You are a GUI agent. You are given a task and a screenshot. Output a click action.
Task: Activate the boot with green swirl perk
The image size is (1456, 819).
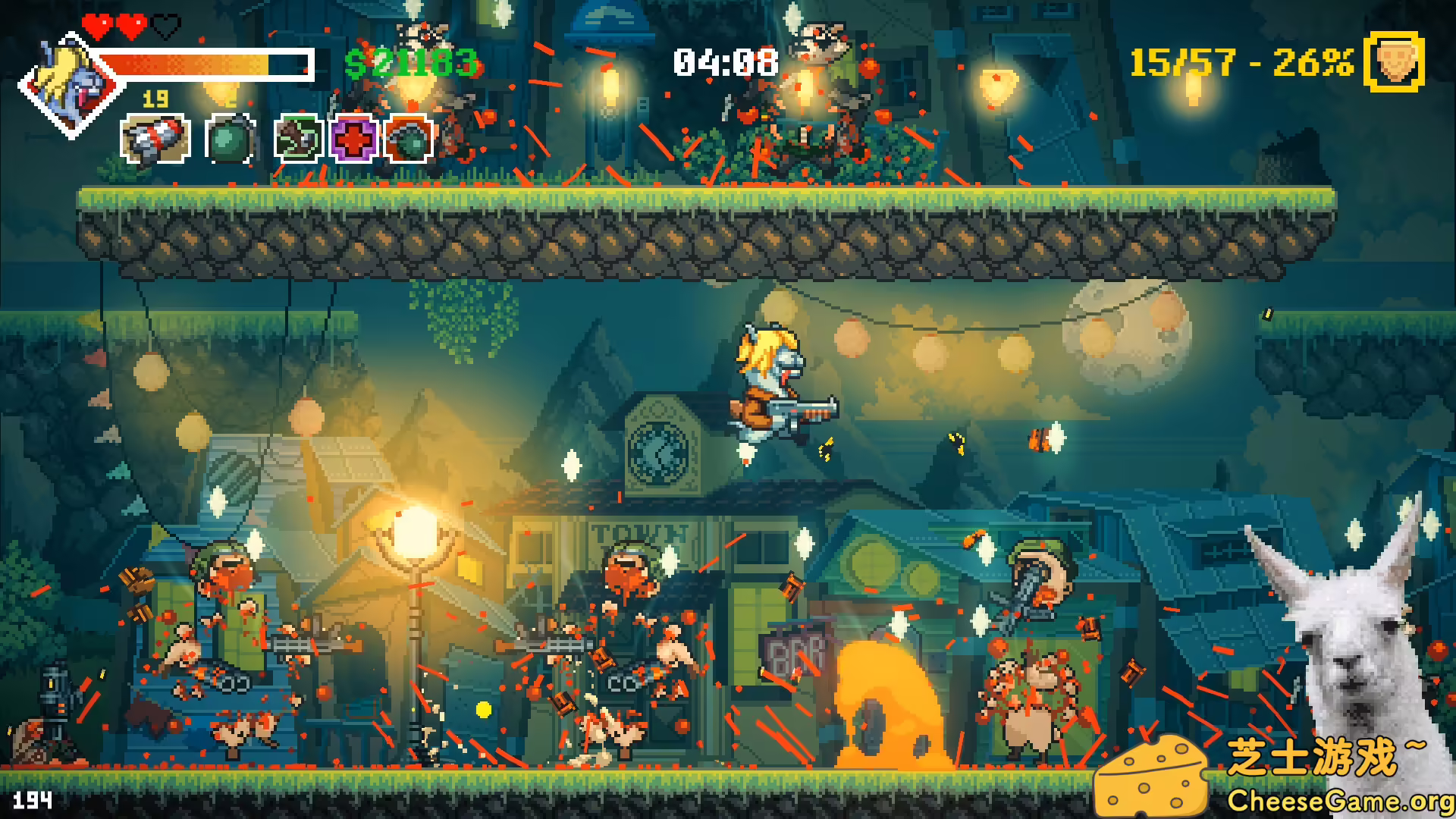299,140
